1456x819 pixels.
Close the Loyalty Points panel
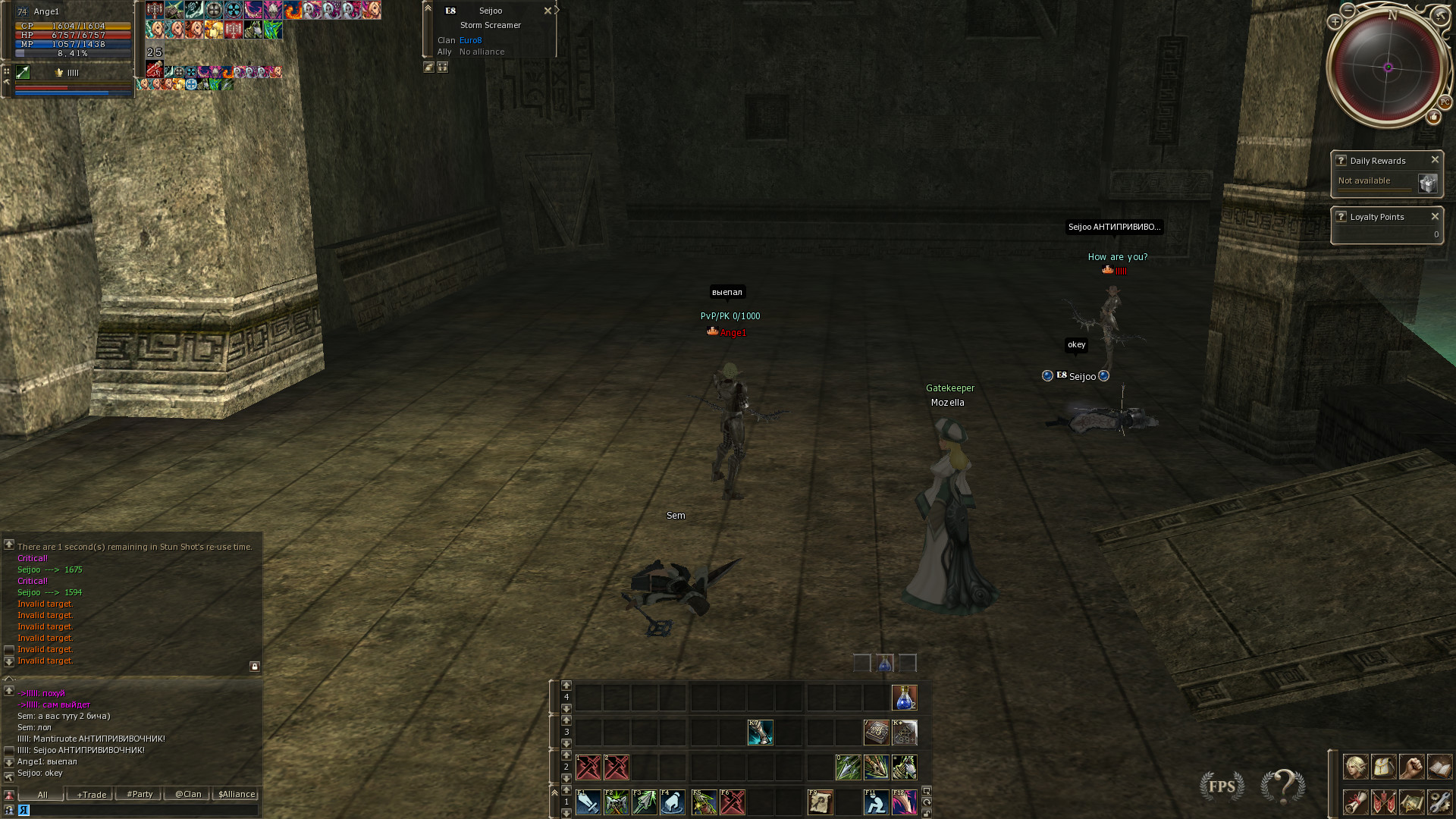coord(1435,216)
